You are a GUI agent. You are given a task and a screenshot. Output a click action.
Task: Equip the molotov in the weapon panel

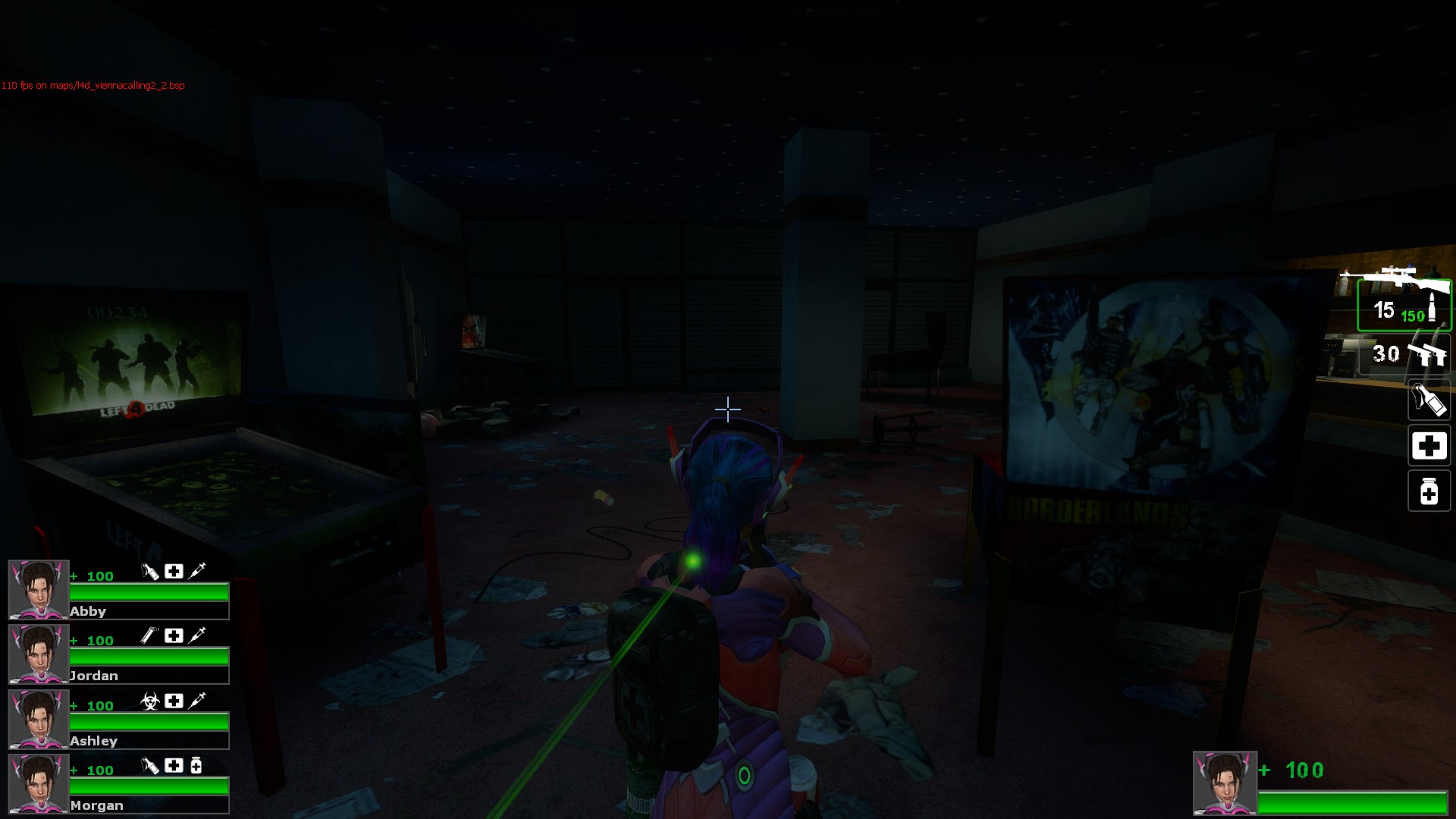[x=1429, y=400]
